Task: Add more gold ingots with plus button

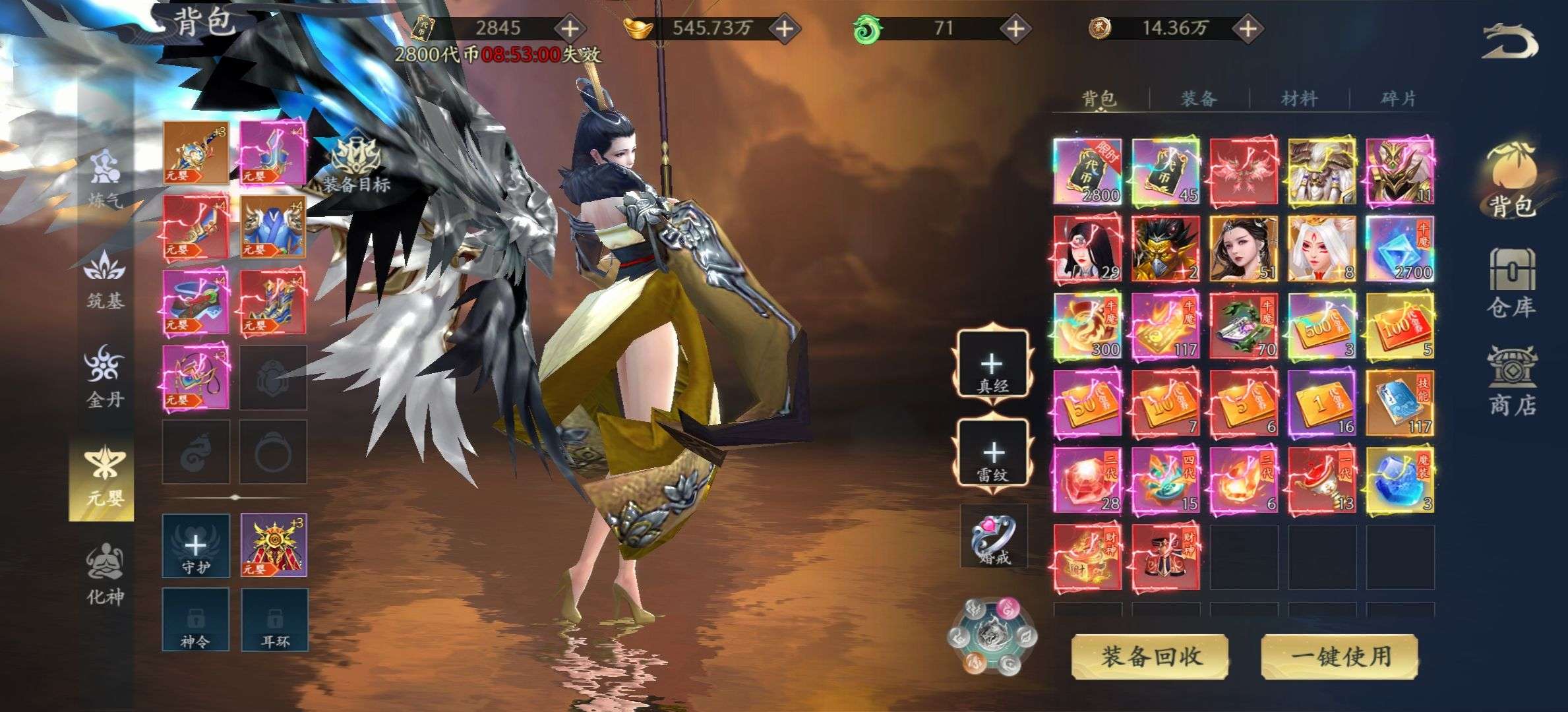Action: click(x=784, y=28)
